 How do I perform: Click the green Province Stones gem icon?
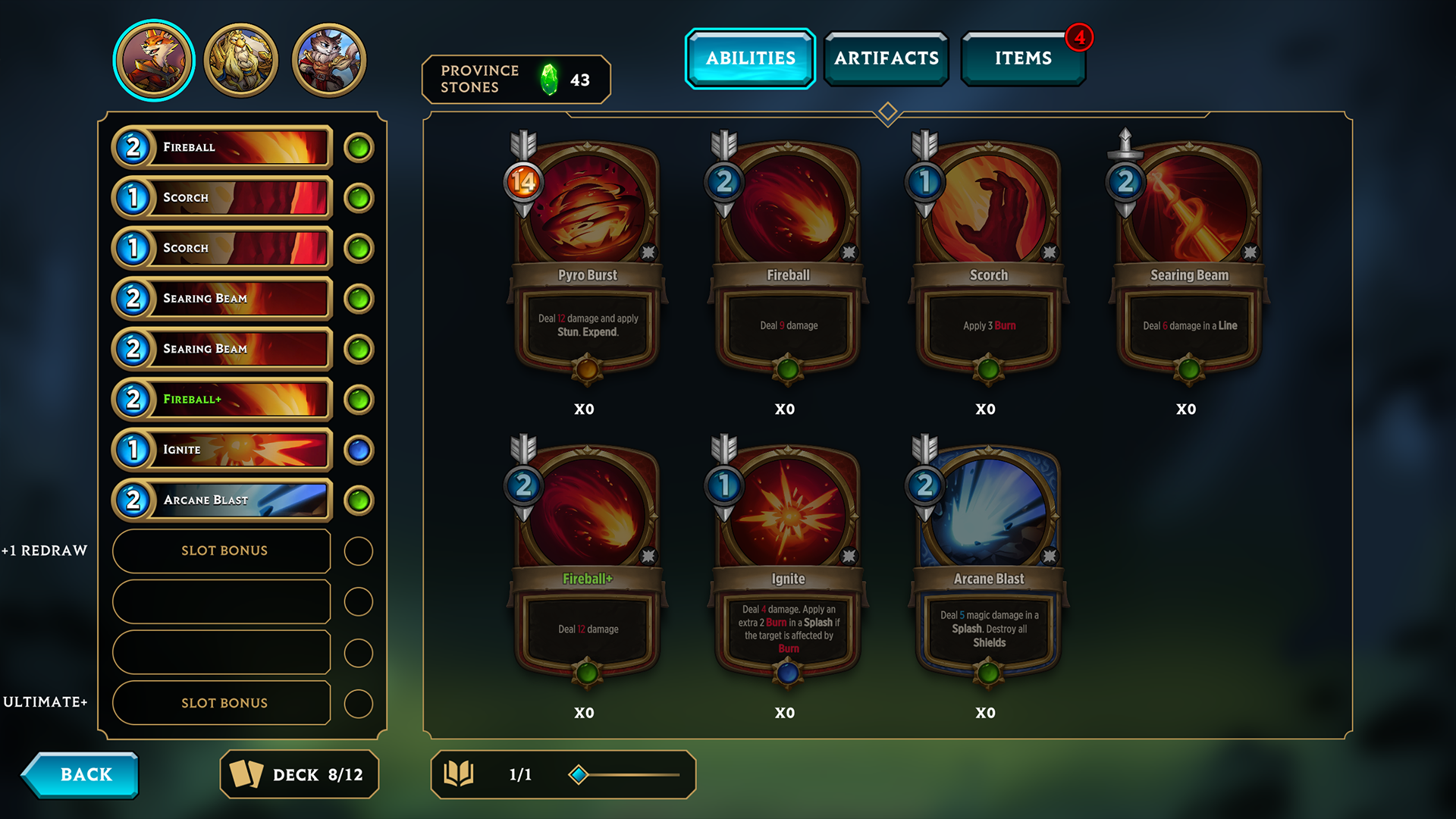tap(550, 78)
